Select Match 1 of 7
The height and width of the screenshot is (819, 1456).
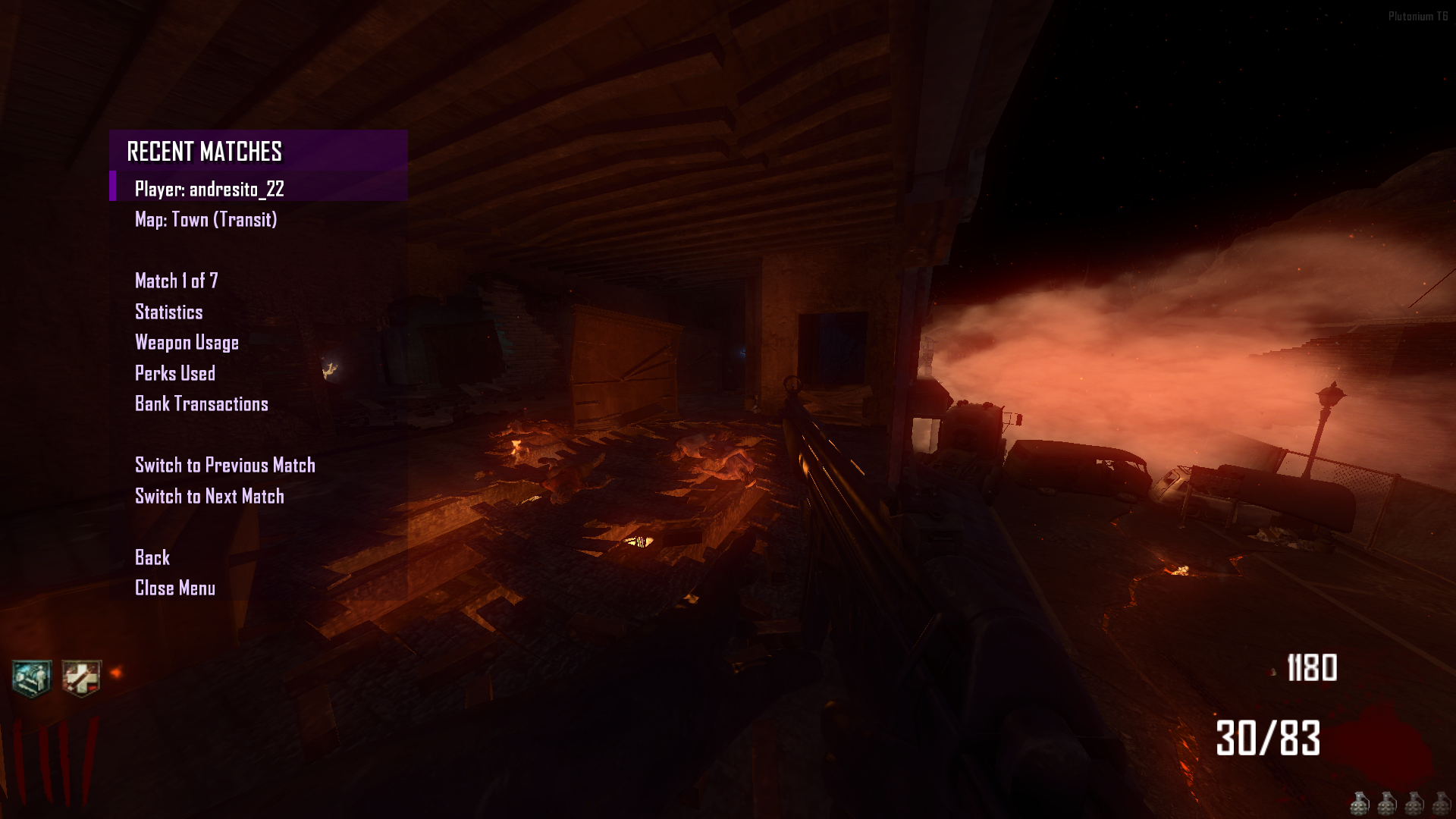point(175,281)
